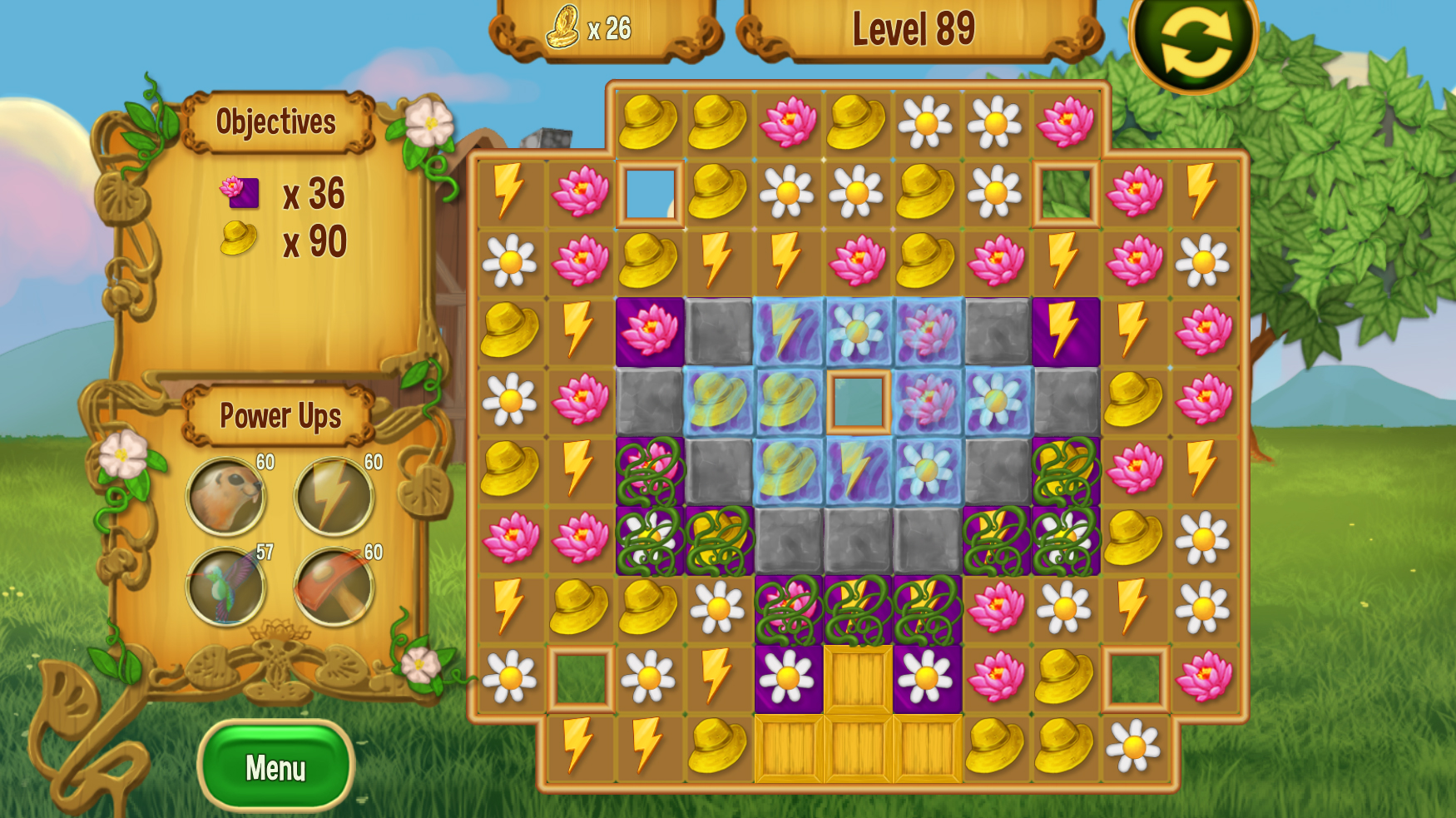This screenshot has height=818, width=1456.
Task: Click the green restart arrows button
Action: [1193, 42]
